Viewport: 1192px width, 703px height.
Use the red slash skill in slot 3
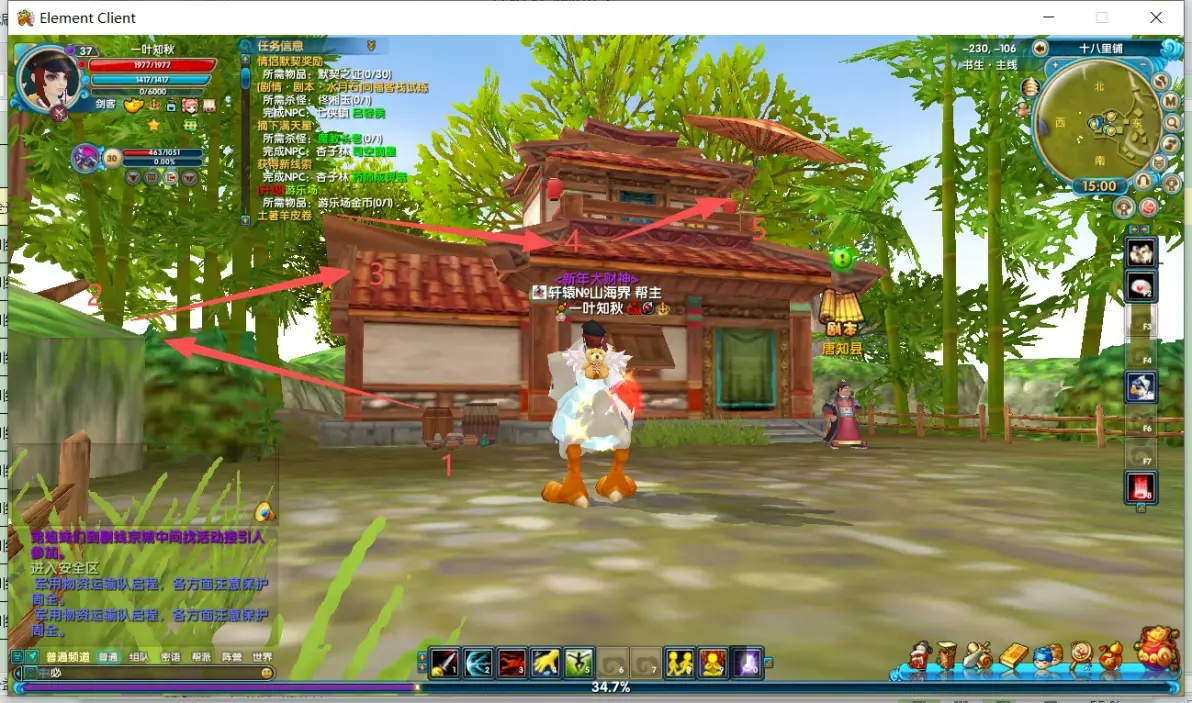pos(512,662)
